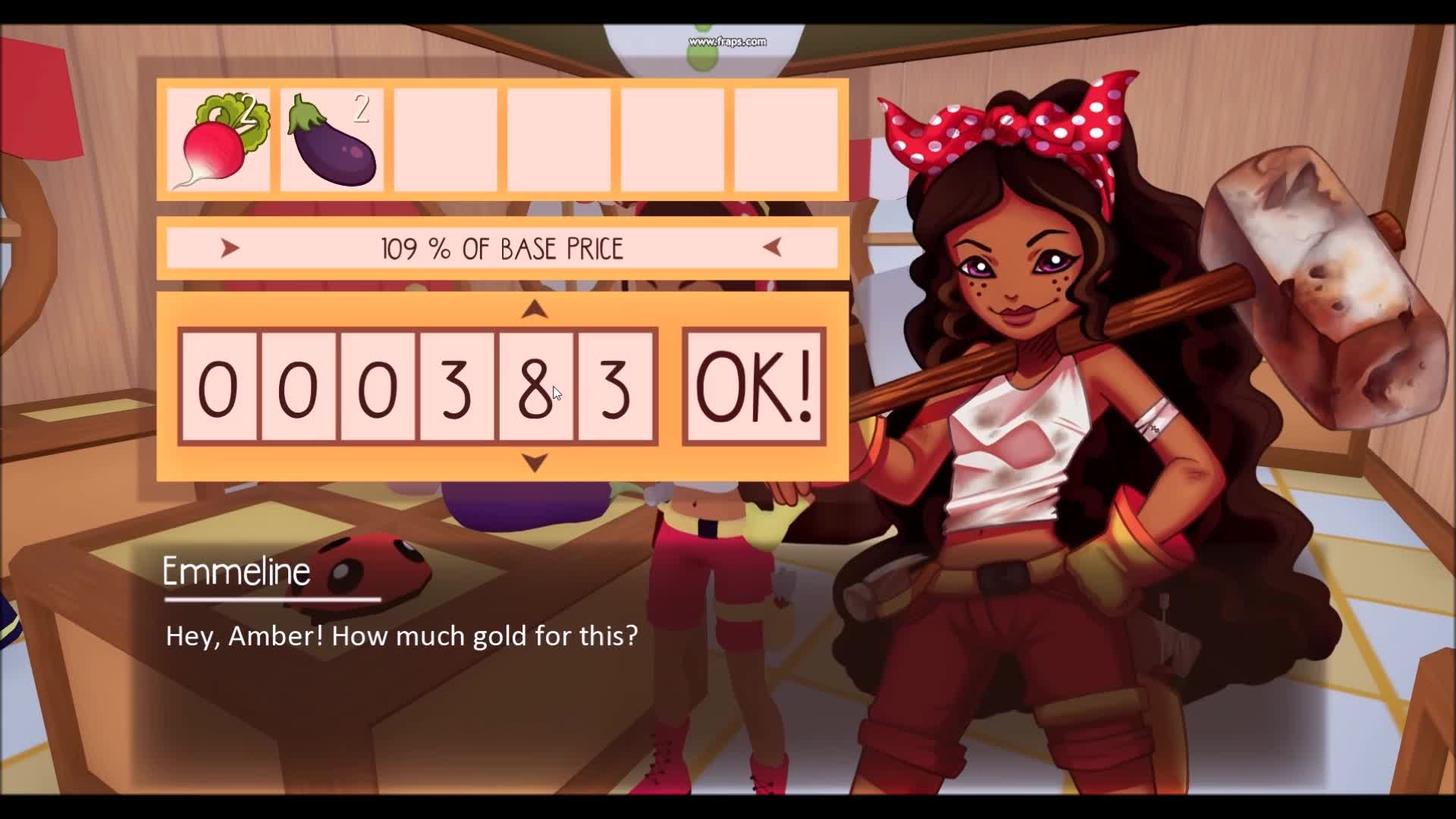The width and height of the screenshot is (1456, 819).
Task: Click the last empty item slot
Action: pos(789,140)
